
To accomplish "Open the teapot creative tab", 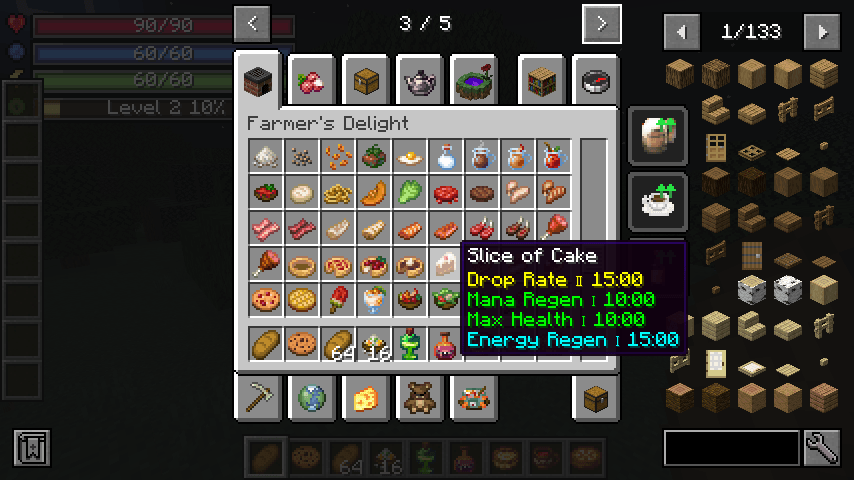I will 420,81.
